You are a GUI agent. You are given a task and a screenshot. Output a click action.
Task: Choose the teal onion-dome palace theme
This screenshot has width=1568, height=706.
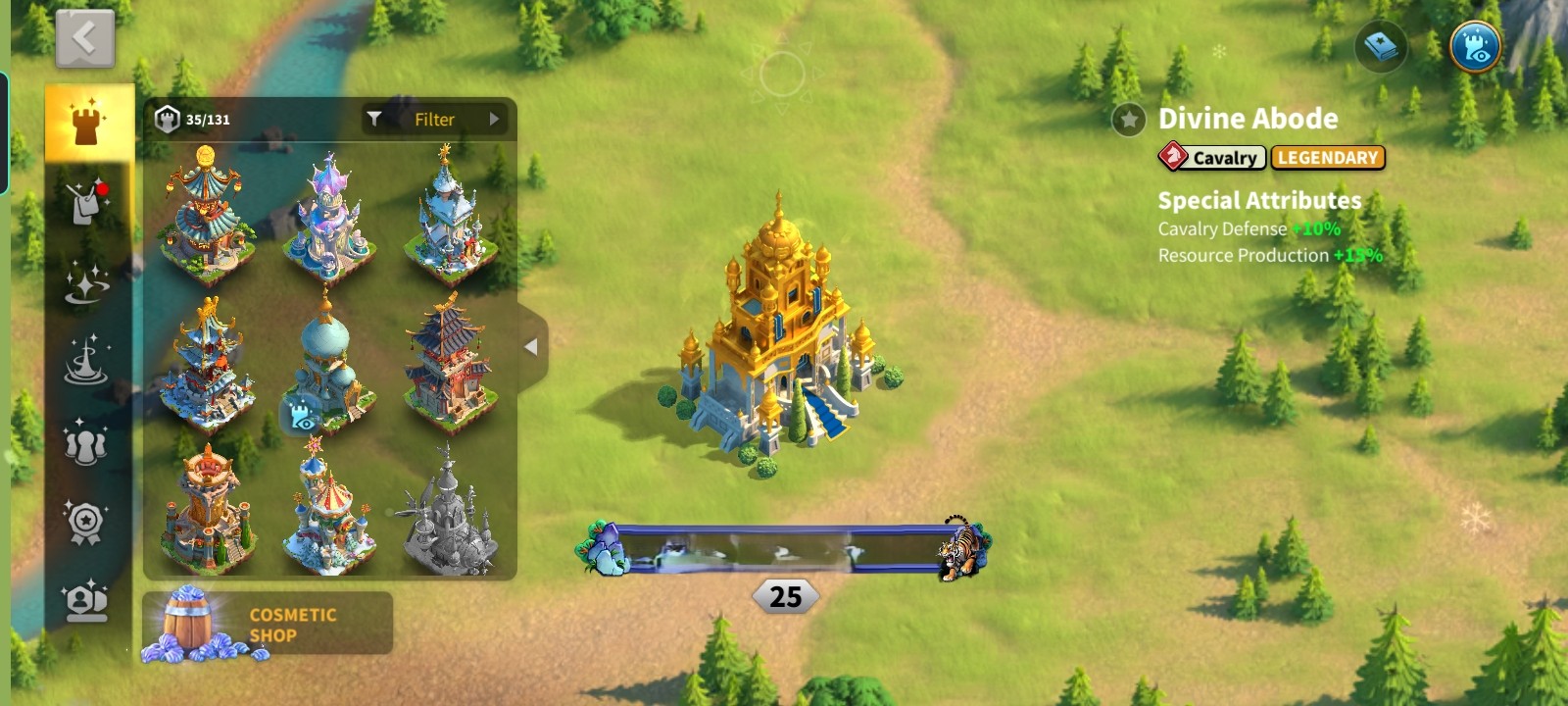[x=329, y=365]
